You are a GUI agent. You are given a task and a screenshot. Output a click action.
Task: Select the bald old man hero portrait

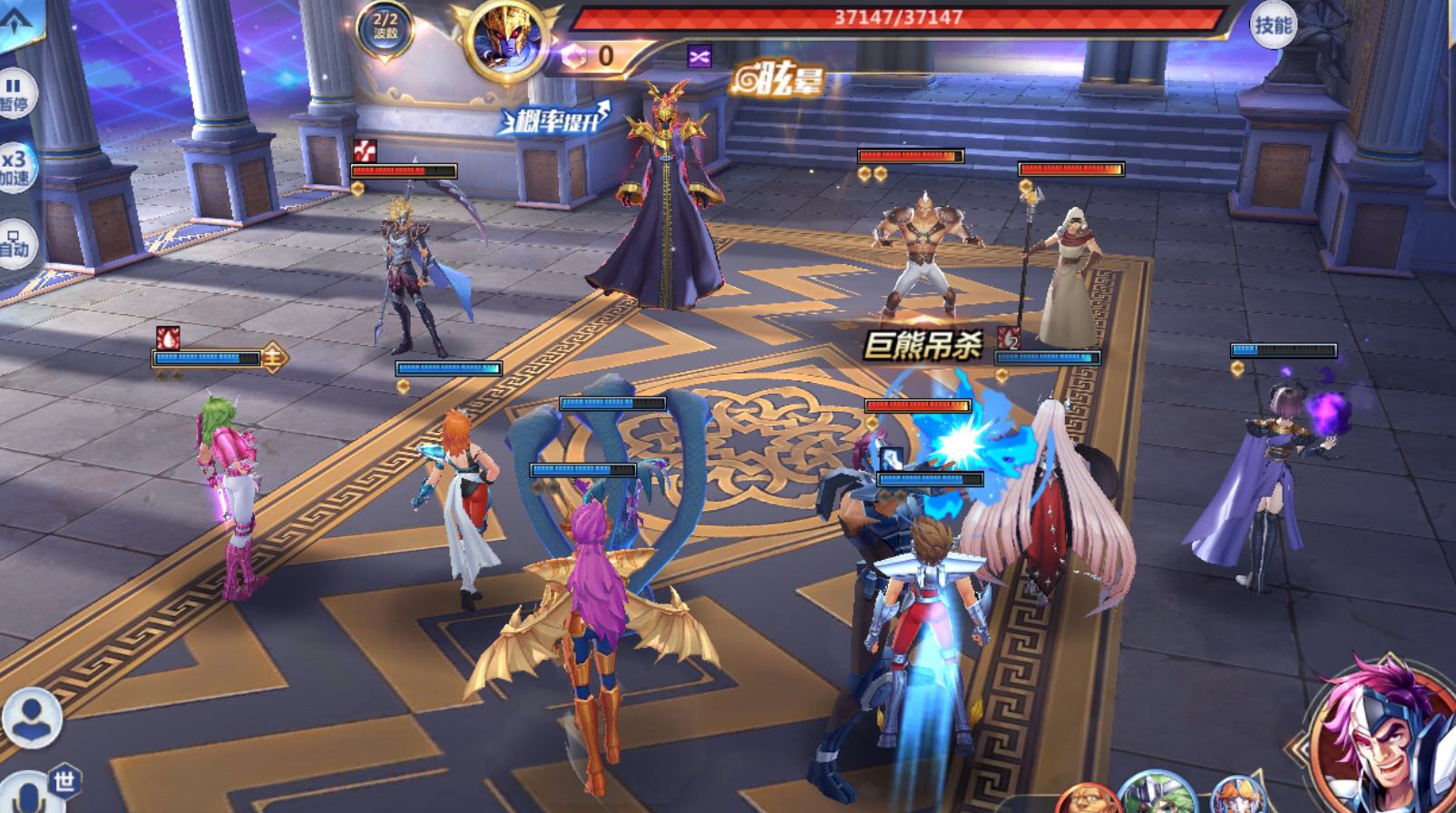[x=1085, y=800]
